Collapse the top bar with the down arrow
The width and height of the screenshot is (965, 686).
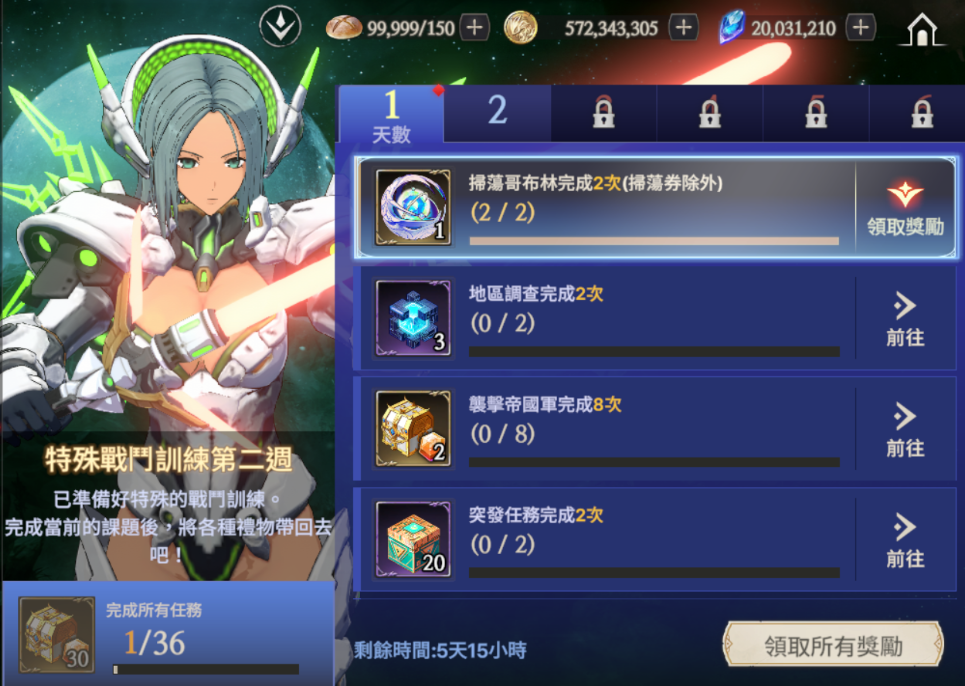tap(280, 27)
